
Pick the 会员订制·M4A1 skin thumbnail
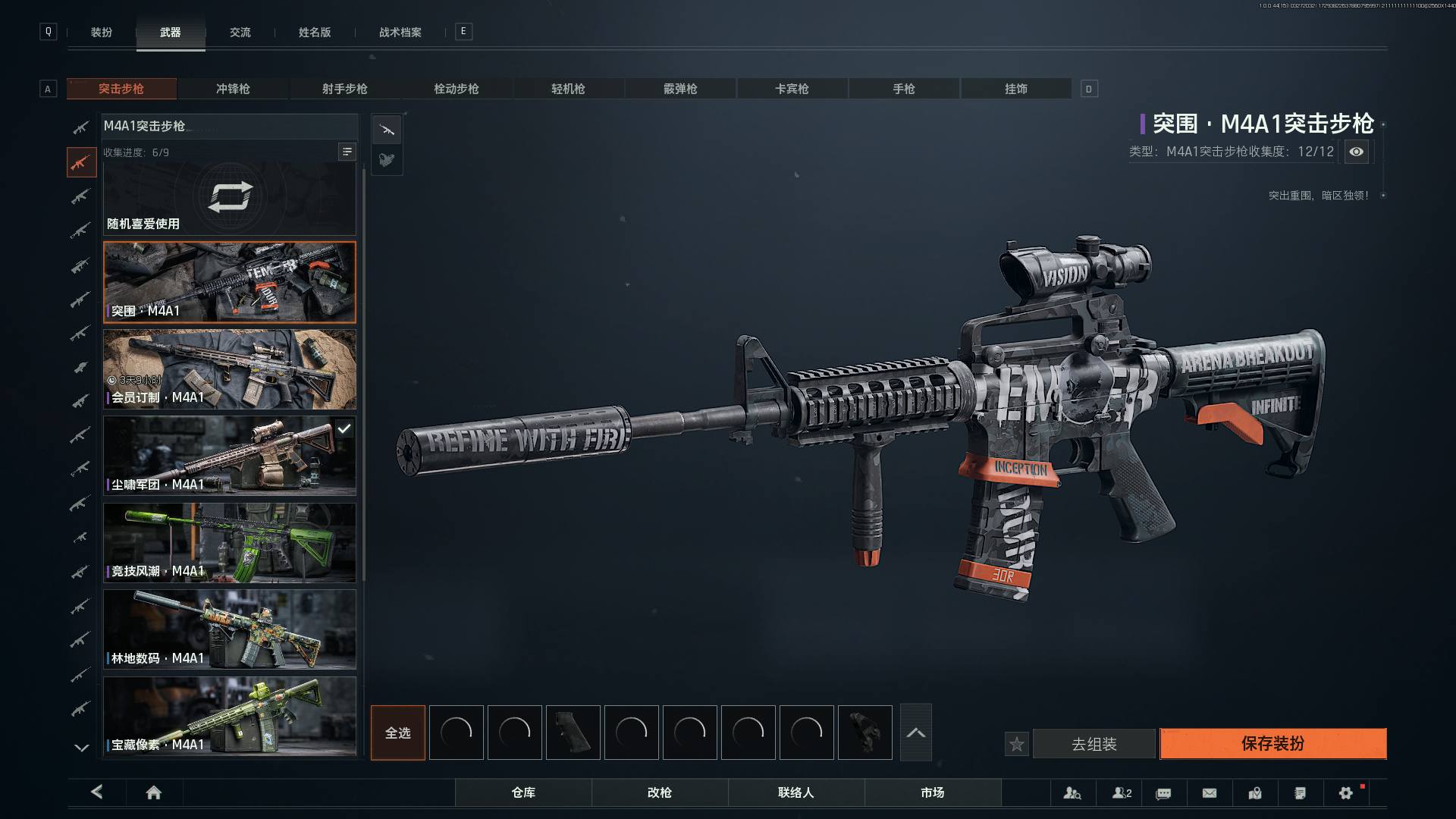click(x=229, y=369)
